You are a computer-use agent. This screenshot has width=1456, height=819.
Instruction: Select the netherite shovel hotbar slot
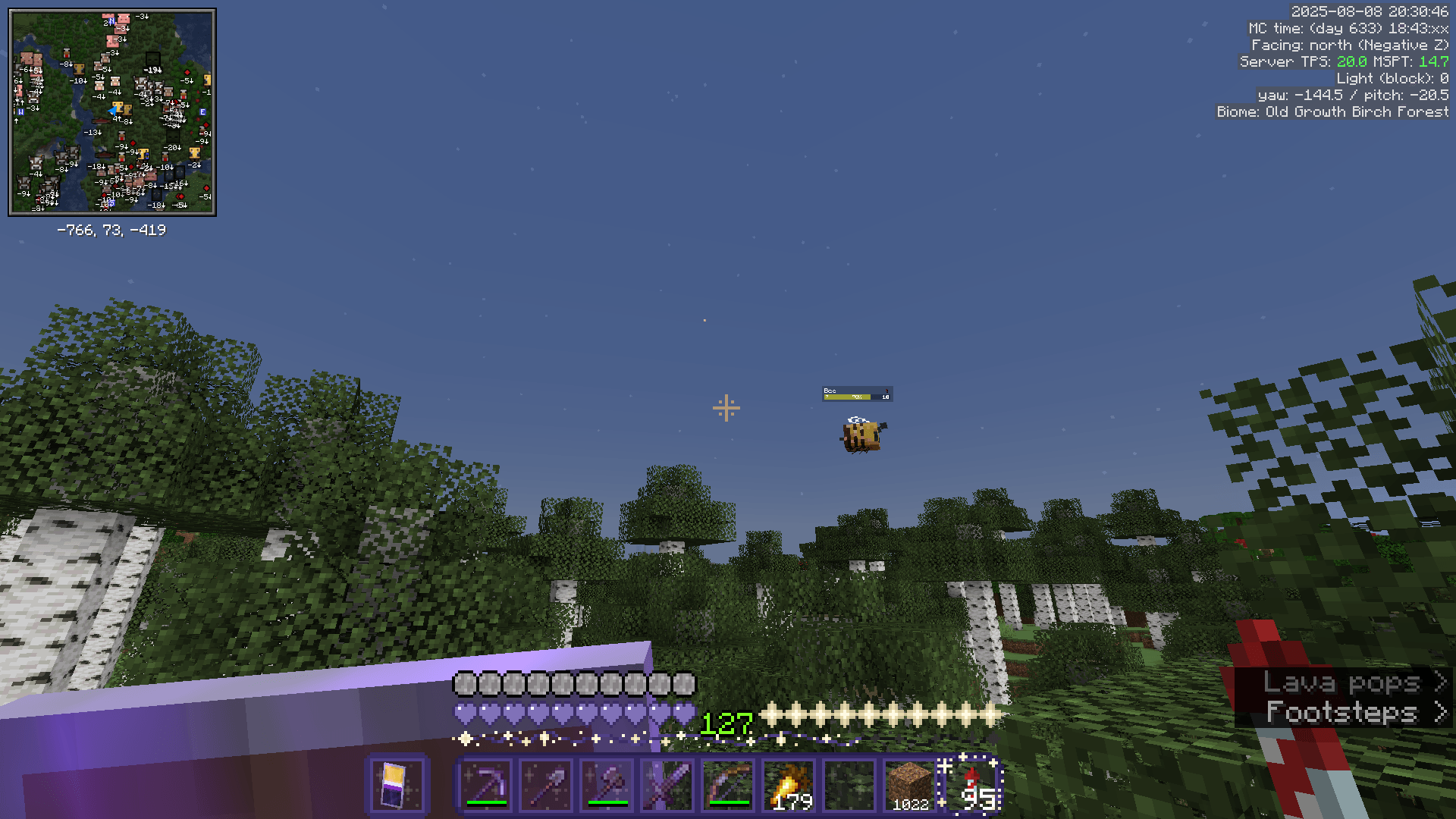click(x=546, y=785)
